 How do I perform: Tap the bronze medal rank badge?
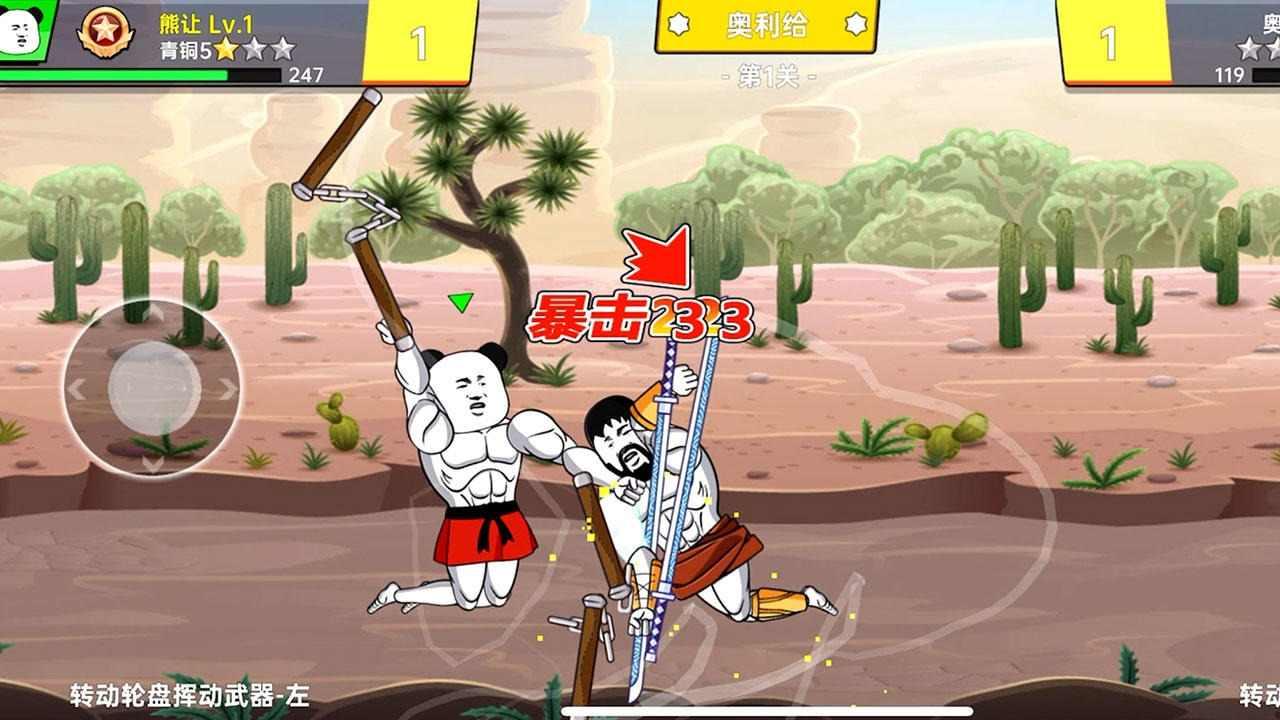103,30
